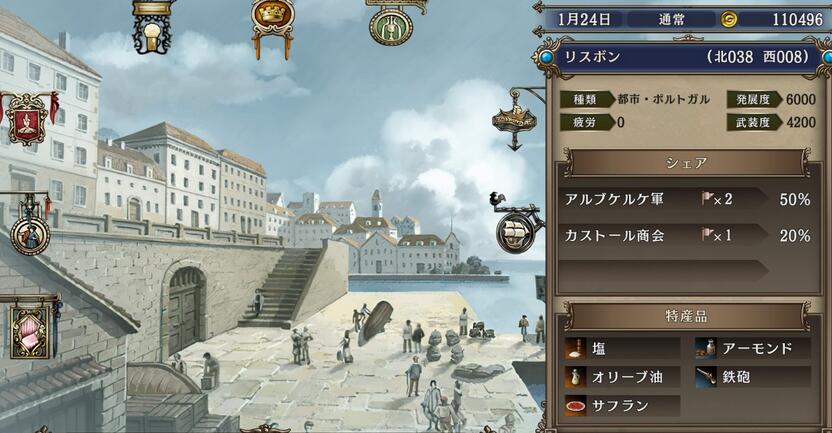Select the カストール商会 share row

tap(686, 236)
